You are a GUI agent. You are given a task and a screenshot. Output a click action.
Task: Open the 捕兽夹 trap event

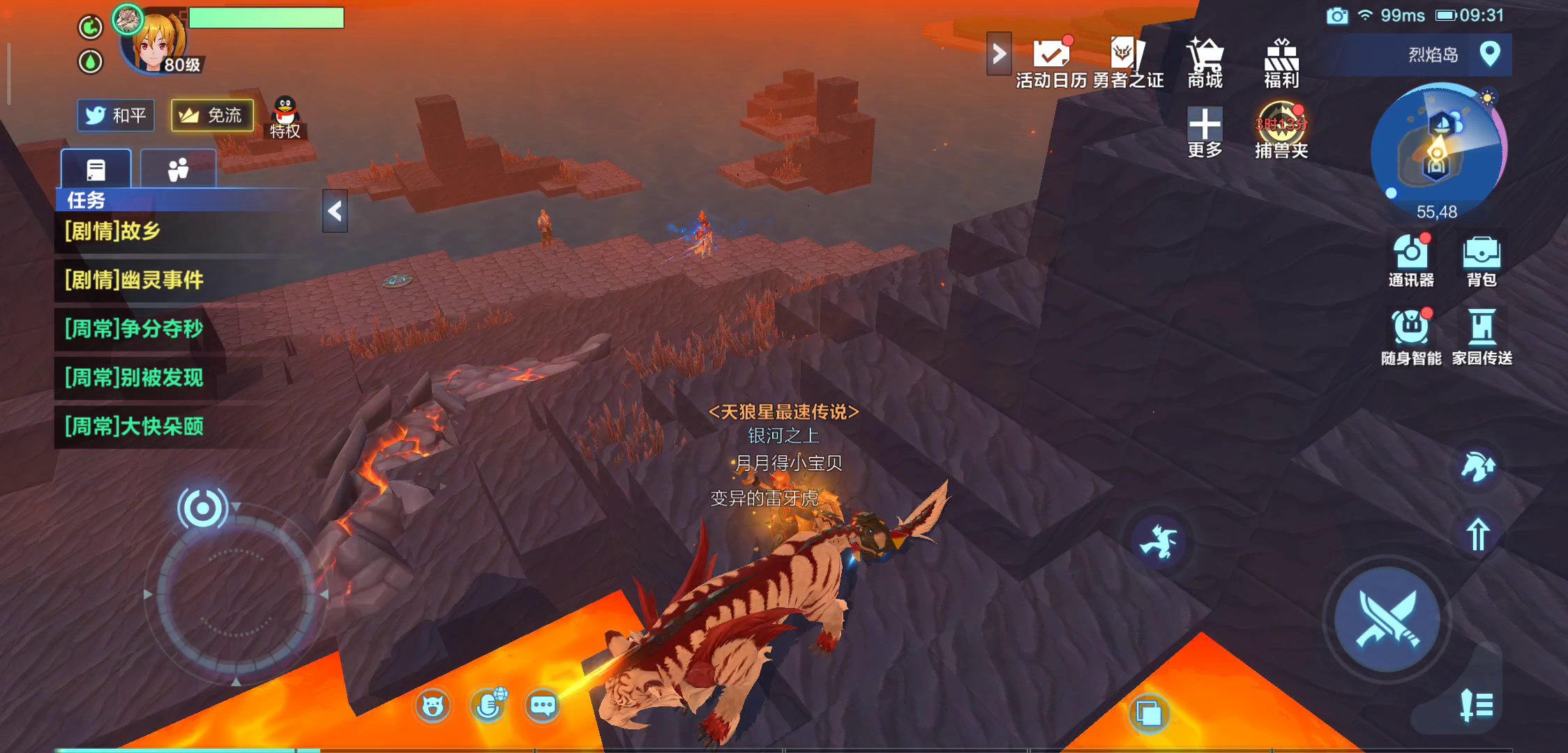pos(1281,131)
